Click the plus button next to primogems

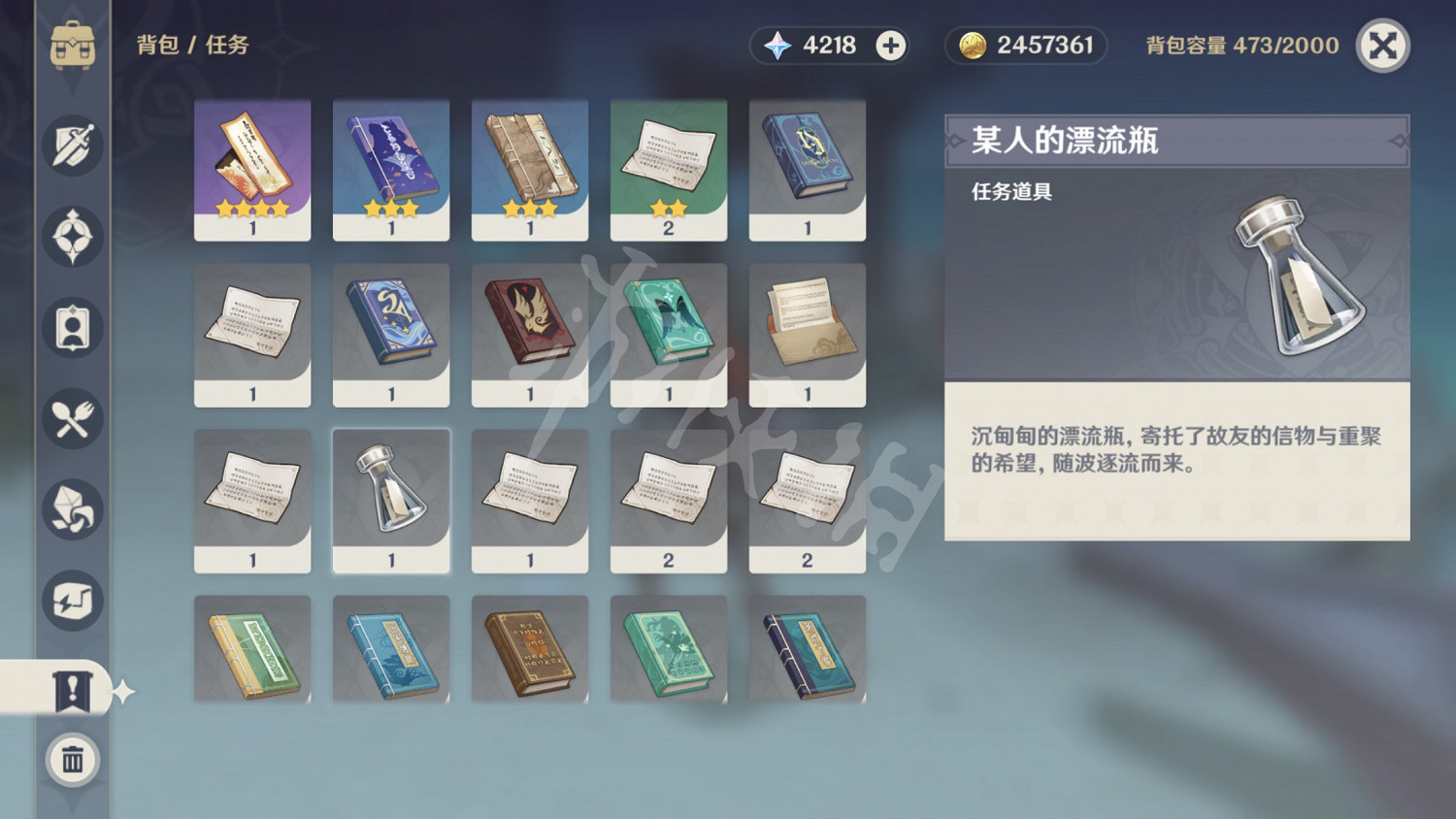coord(889,45)
